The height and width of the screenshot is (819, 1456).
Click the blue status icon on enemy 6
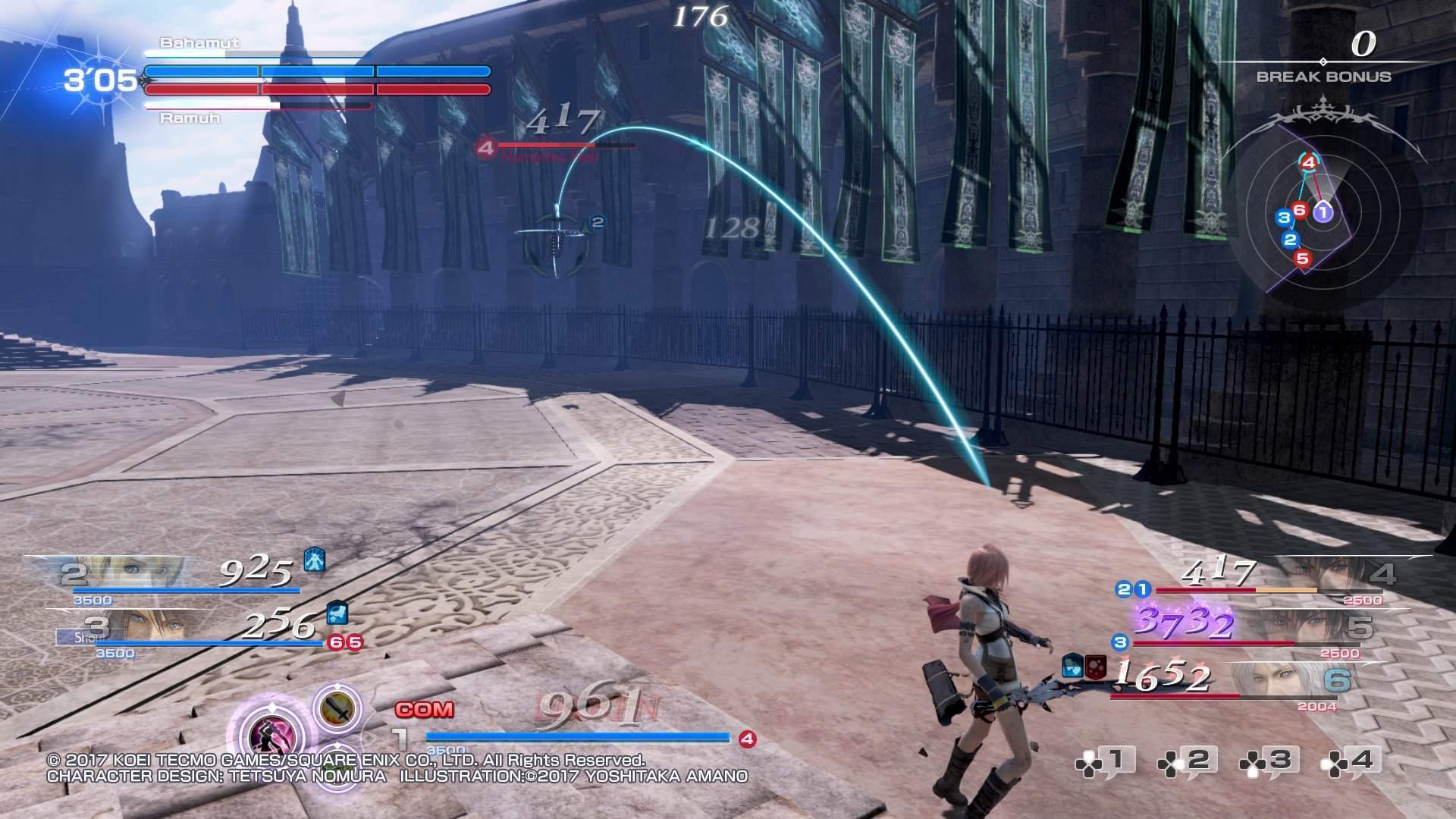coord(1072,665)
